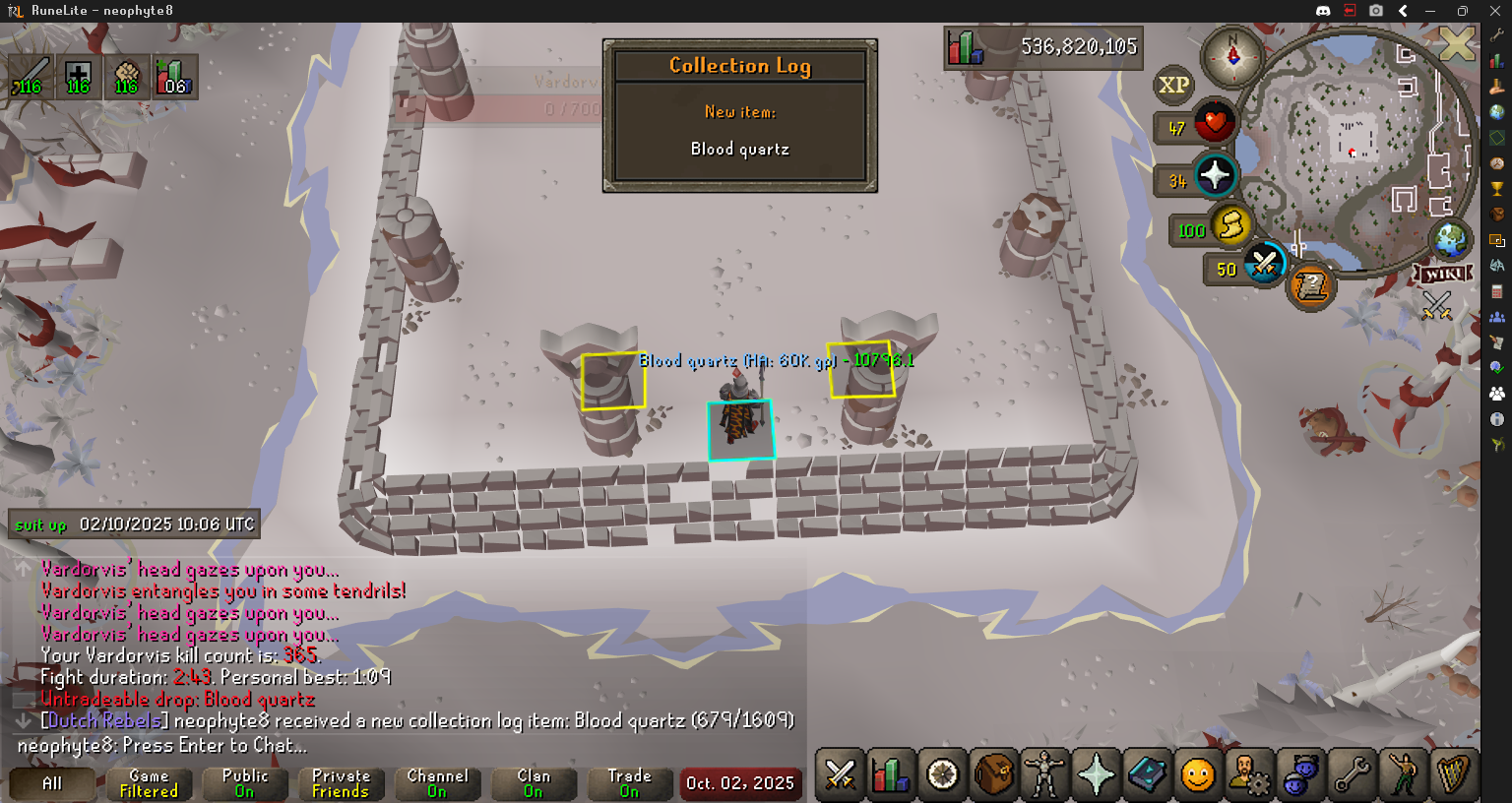Toggle the Trade chat filter
This screenshot has width=1512, height=803.
coord(630,783)
